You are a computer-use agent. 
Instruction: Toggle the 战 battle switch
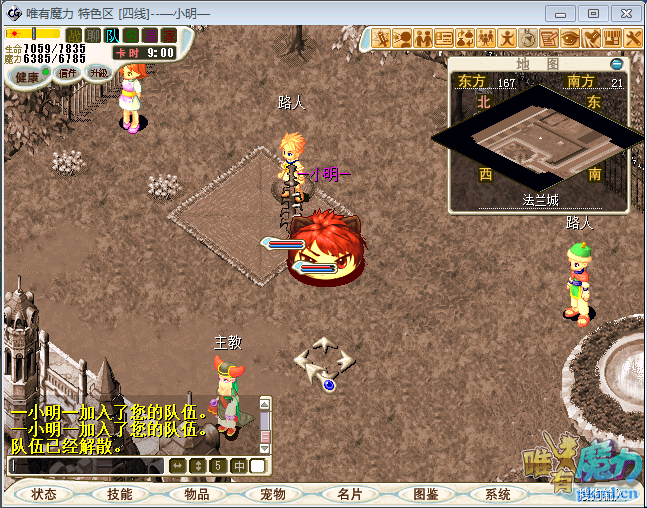coord(74,35)
